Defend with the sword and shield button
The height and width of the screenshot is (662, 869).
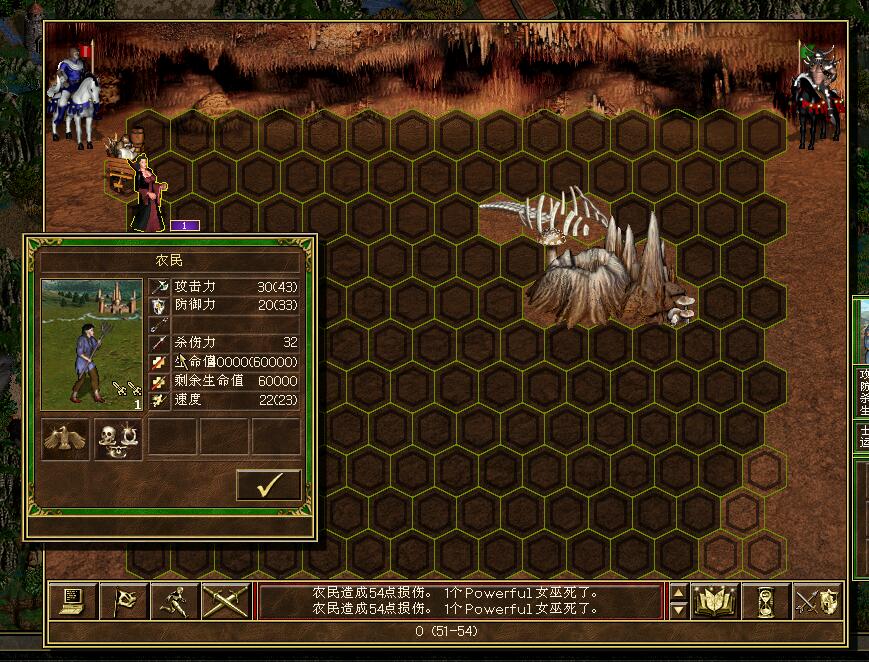[x=817, y=600]
